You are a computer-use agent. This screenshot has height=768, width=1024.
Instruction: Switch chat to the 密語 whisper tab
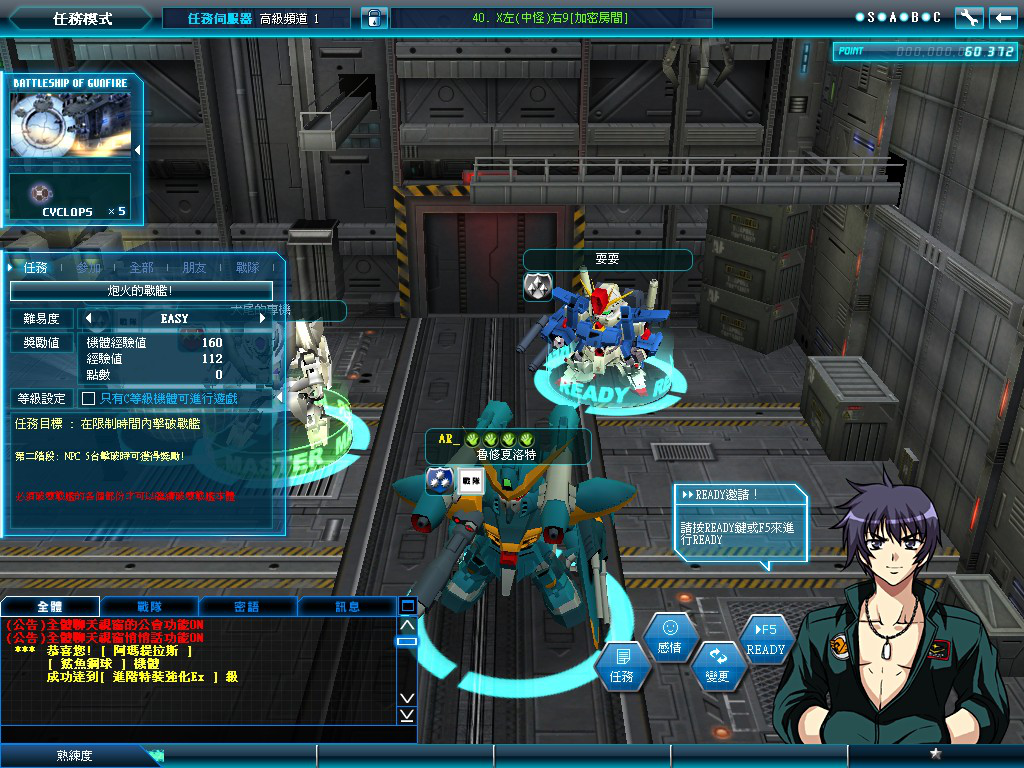point(247,606)
